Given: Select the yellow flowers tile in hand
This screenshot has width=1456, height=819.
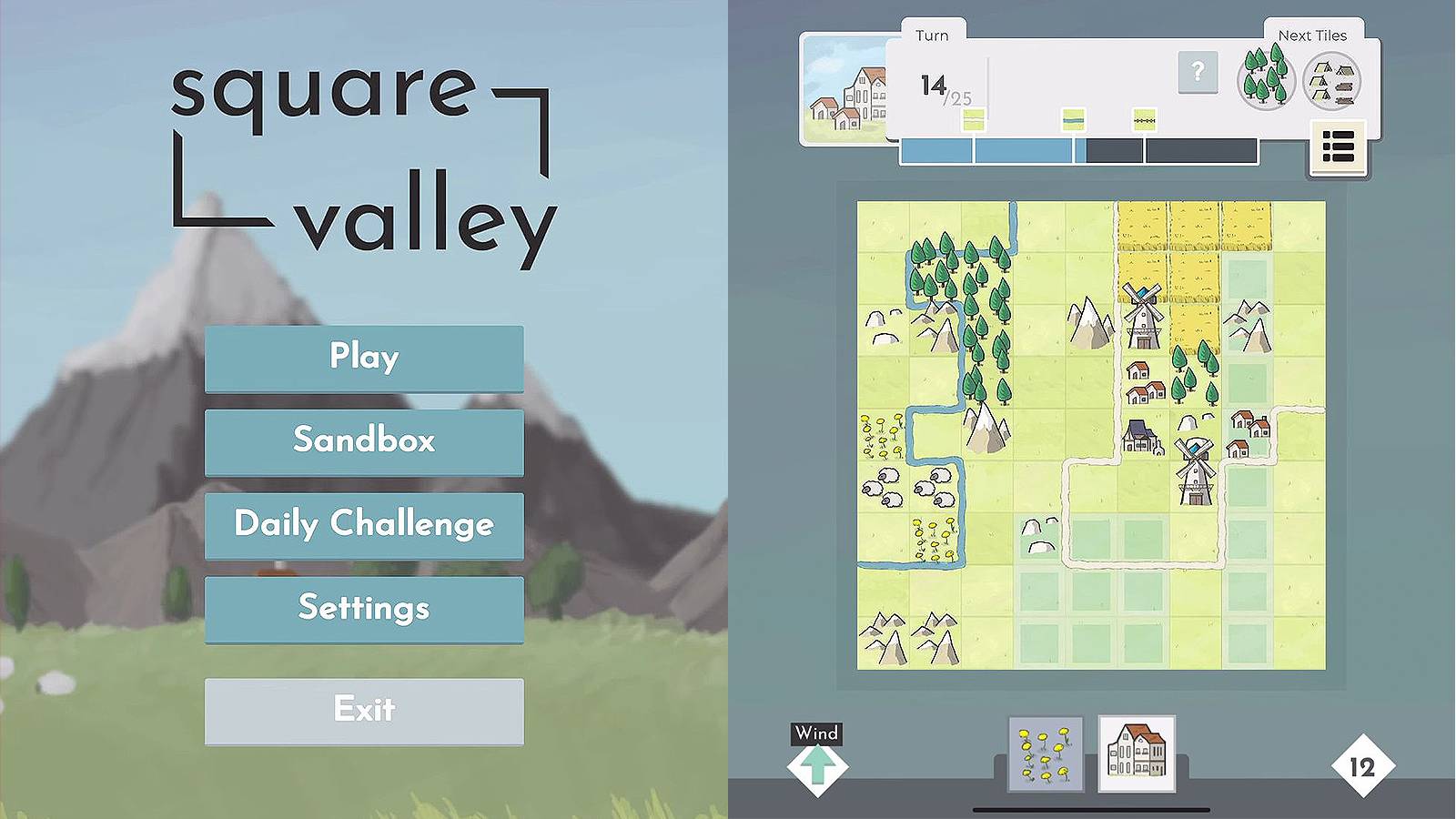Looking at the screenshot, I should coord(1045,755).
